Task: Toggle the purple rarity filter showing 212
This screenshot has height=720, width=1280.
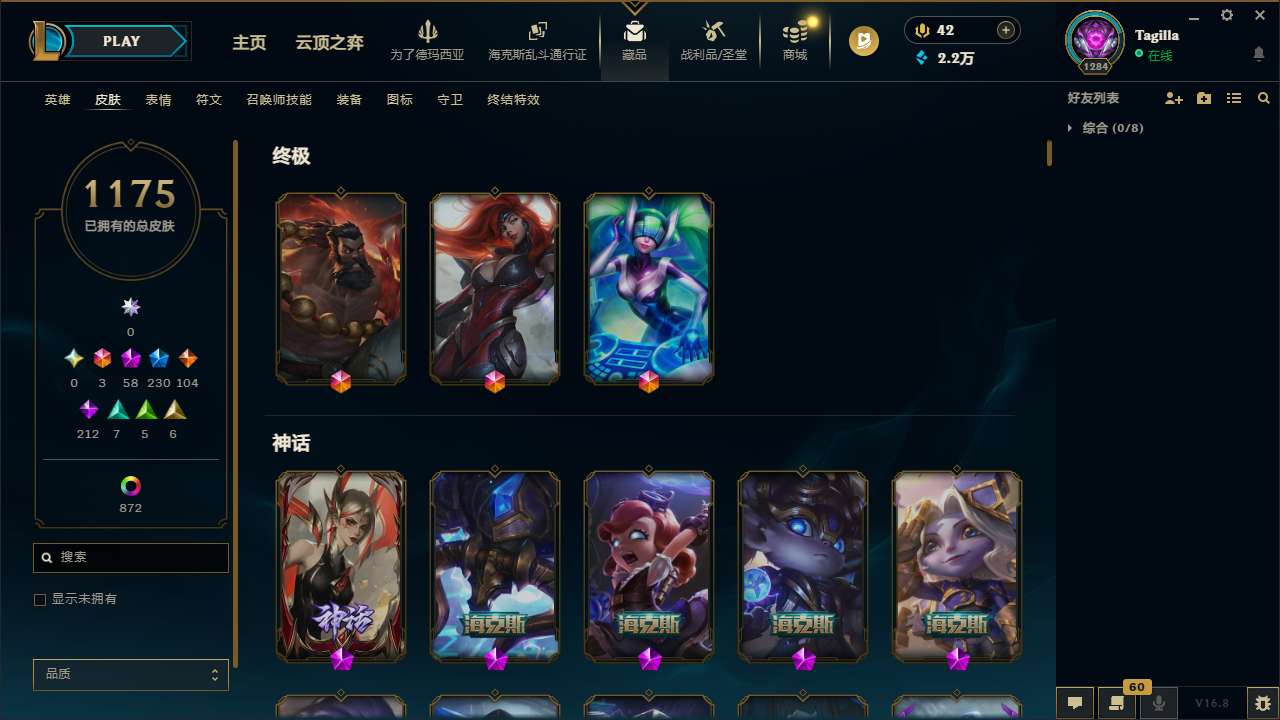Action: point(88,409)
